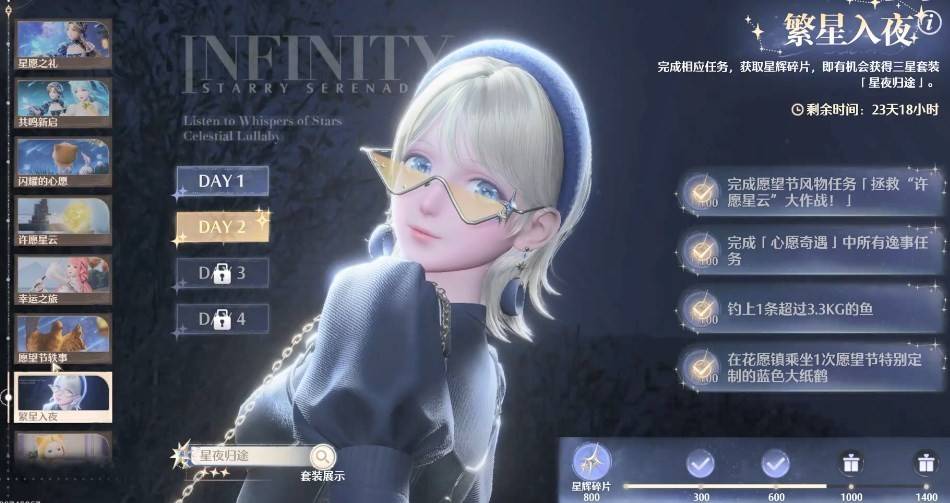Click the 拯救许愿星云 task entry
Screen dimensions: 950x503
click(x=810, y=193)
